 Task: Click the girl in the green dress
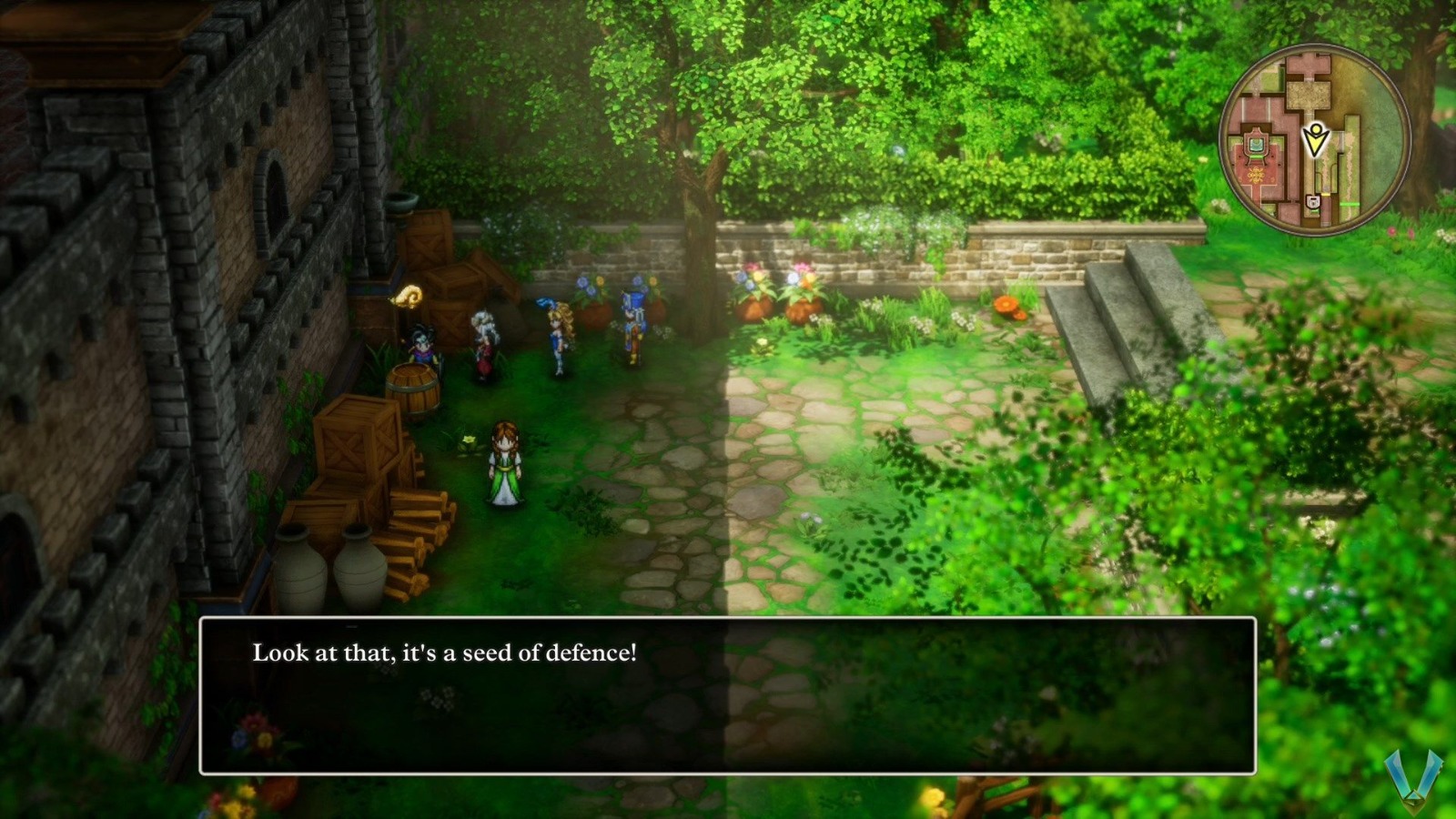click(506, 462)
